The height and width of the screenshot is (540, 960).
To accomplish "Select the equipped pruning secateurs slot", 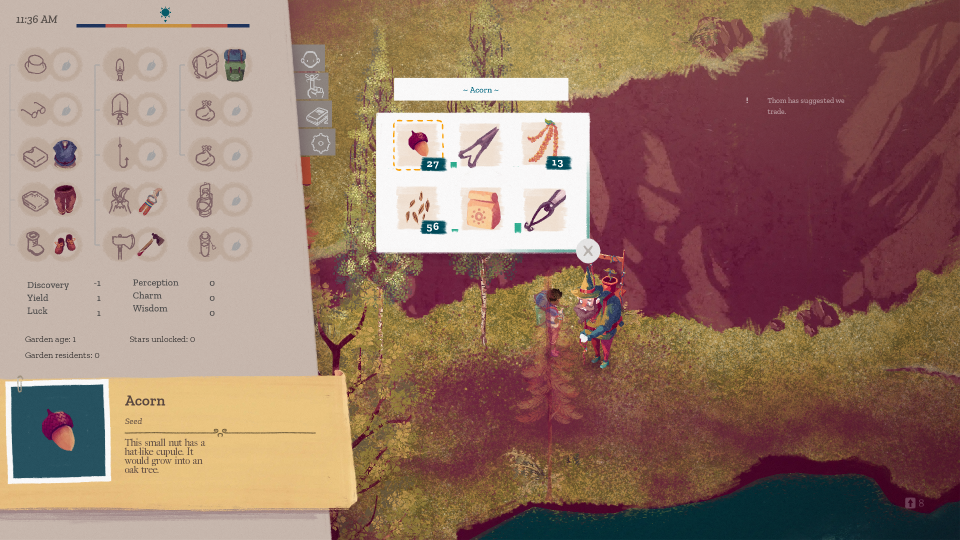I will click(x=150, y=199).
